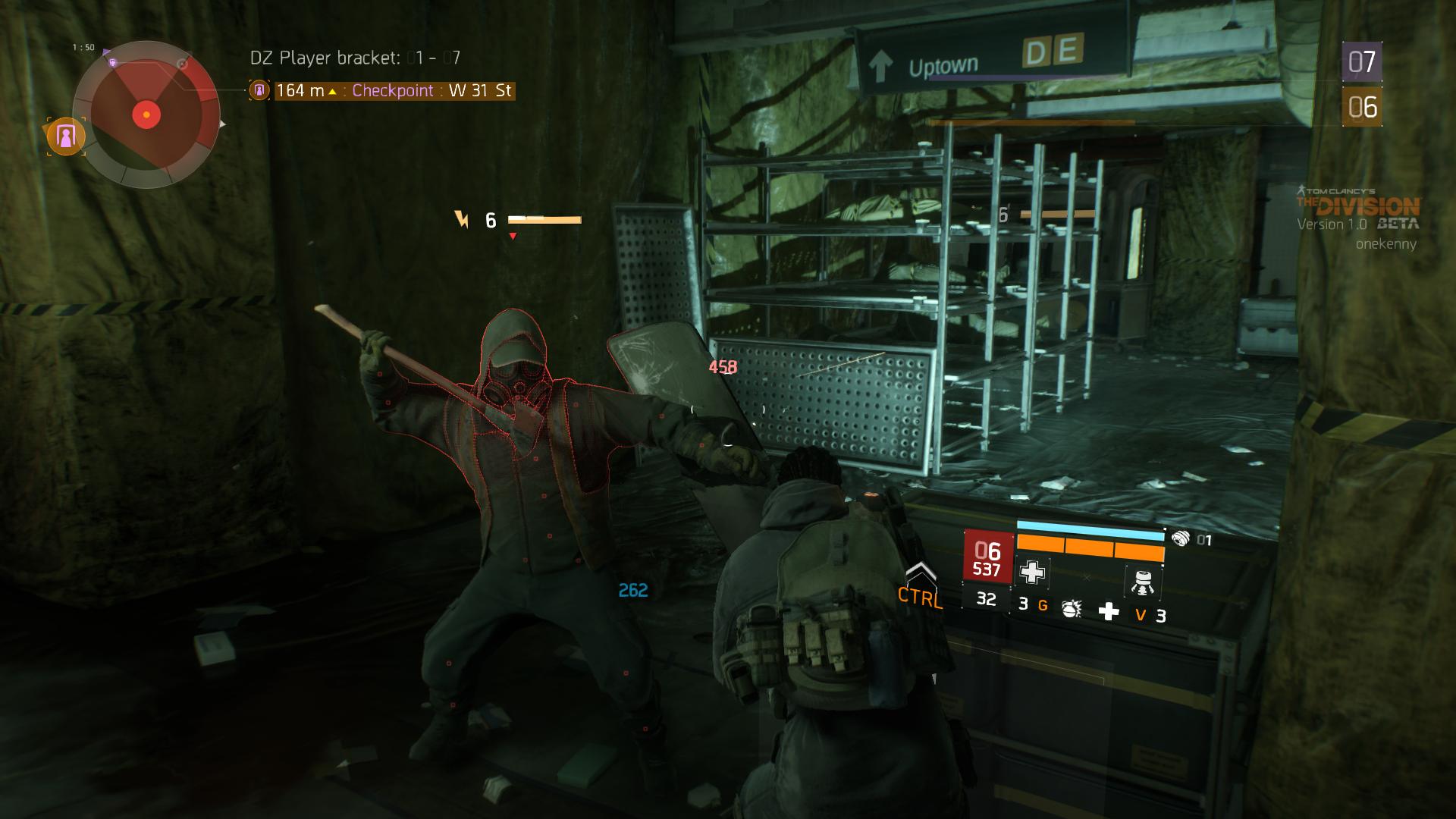Click the red weapon ammo panel

click(x=987, y=558)
